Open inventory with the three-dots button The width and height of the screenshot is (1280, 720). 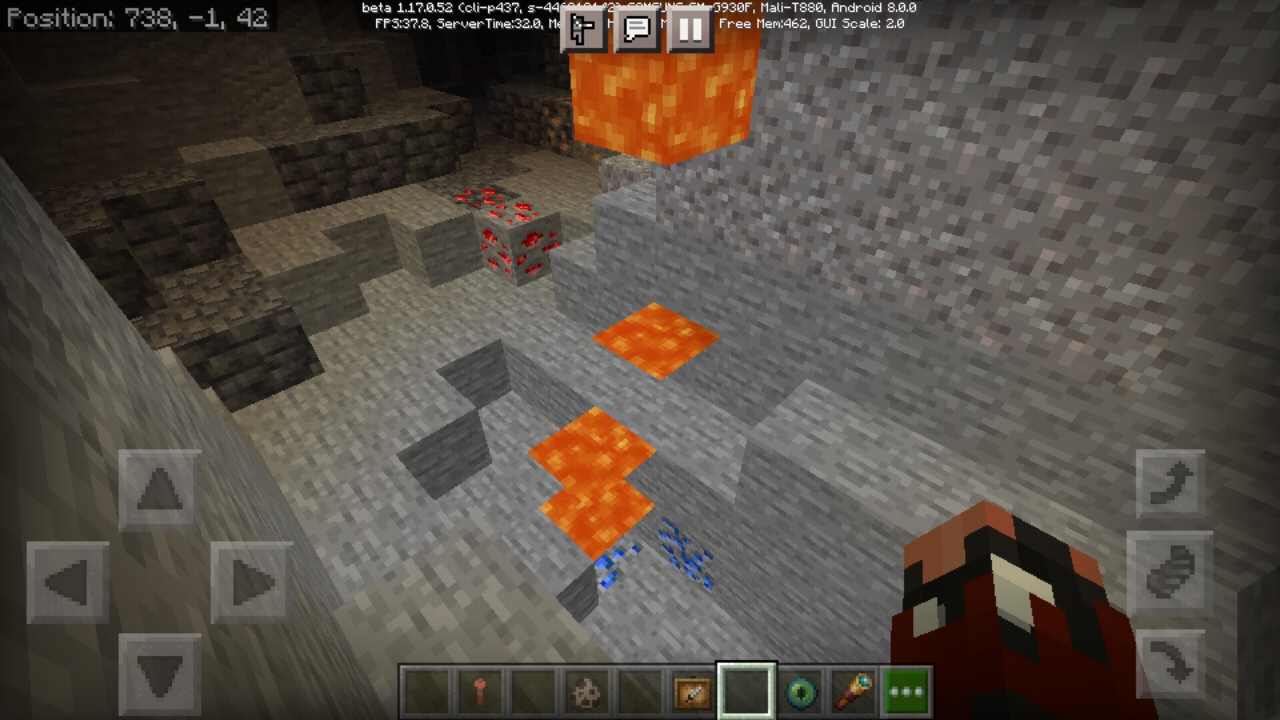point(907,691)
